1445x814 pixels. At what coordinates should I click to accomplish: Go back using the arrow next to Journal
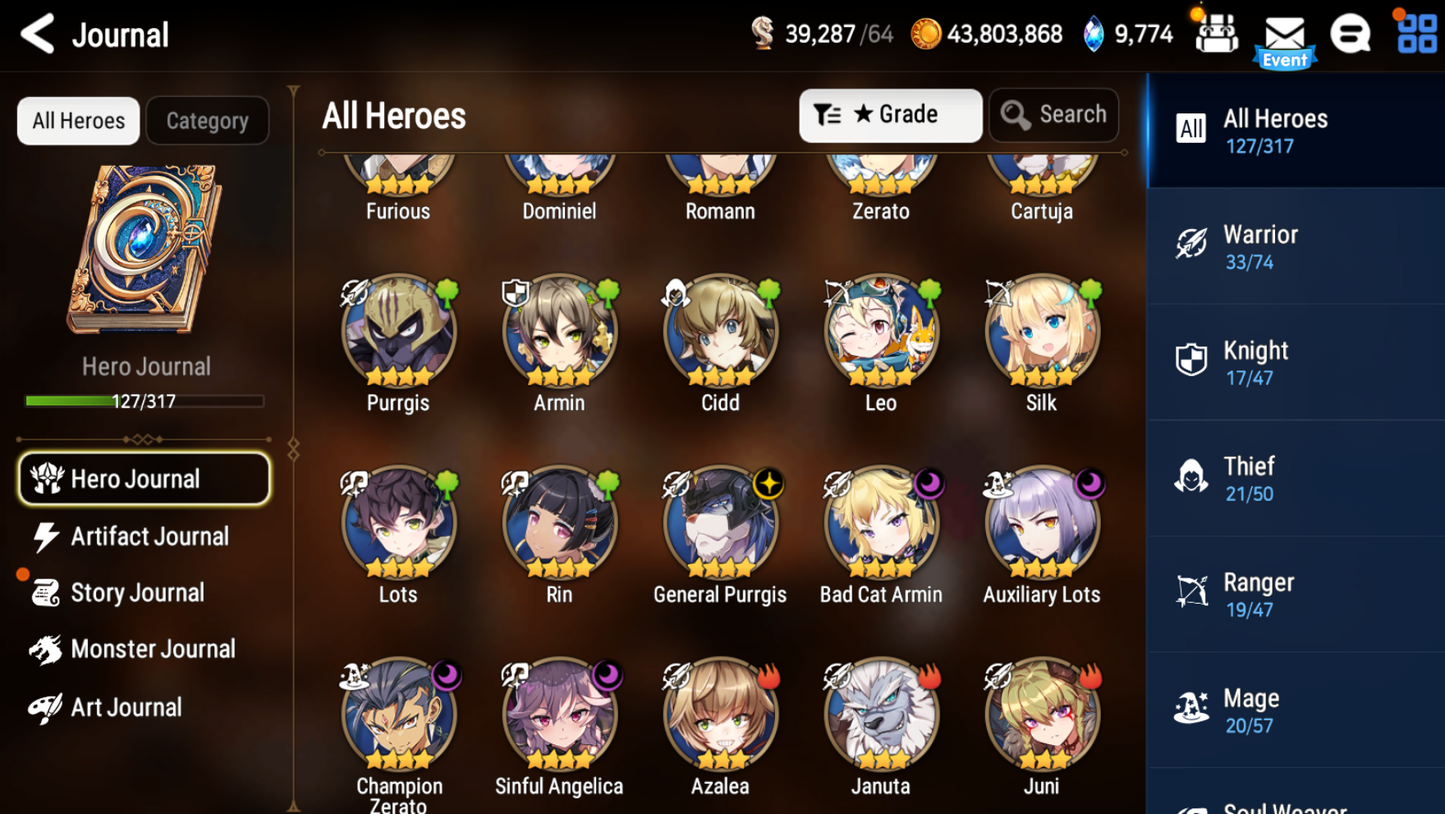pos(36,33)
